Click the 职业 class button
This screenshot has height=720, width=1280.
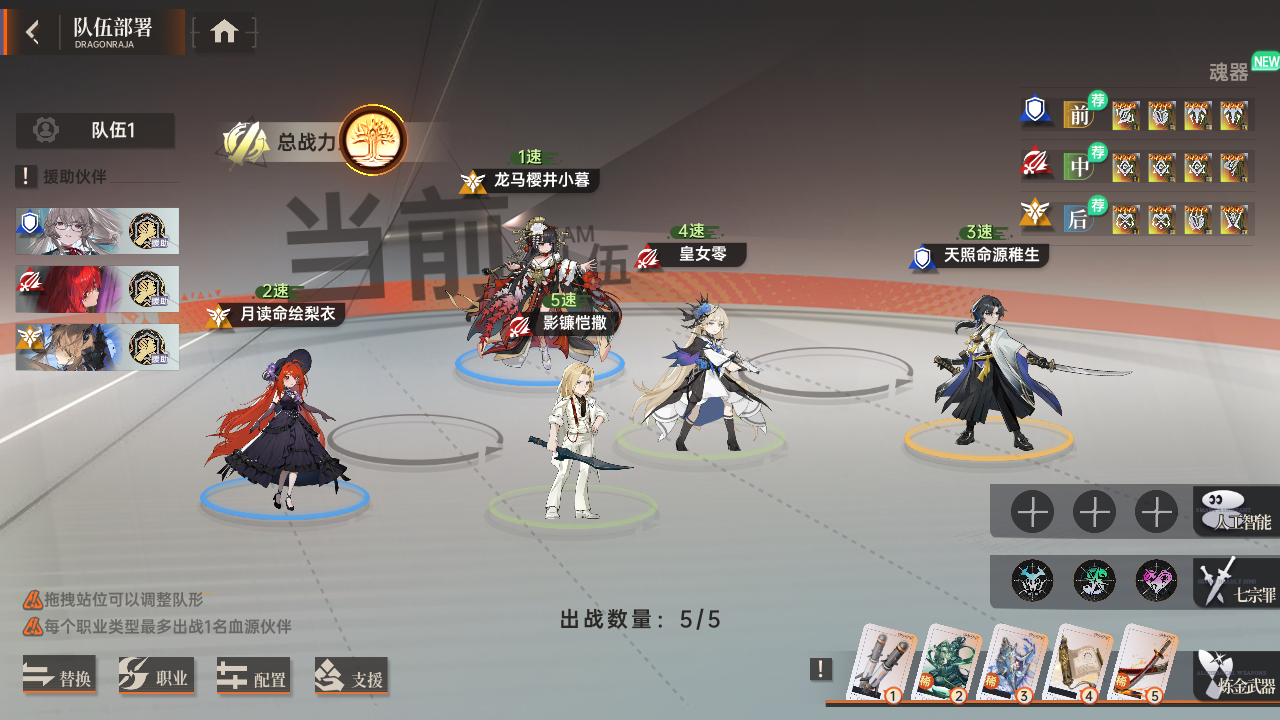click(157, 676)
